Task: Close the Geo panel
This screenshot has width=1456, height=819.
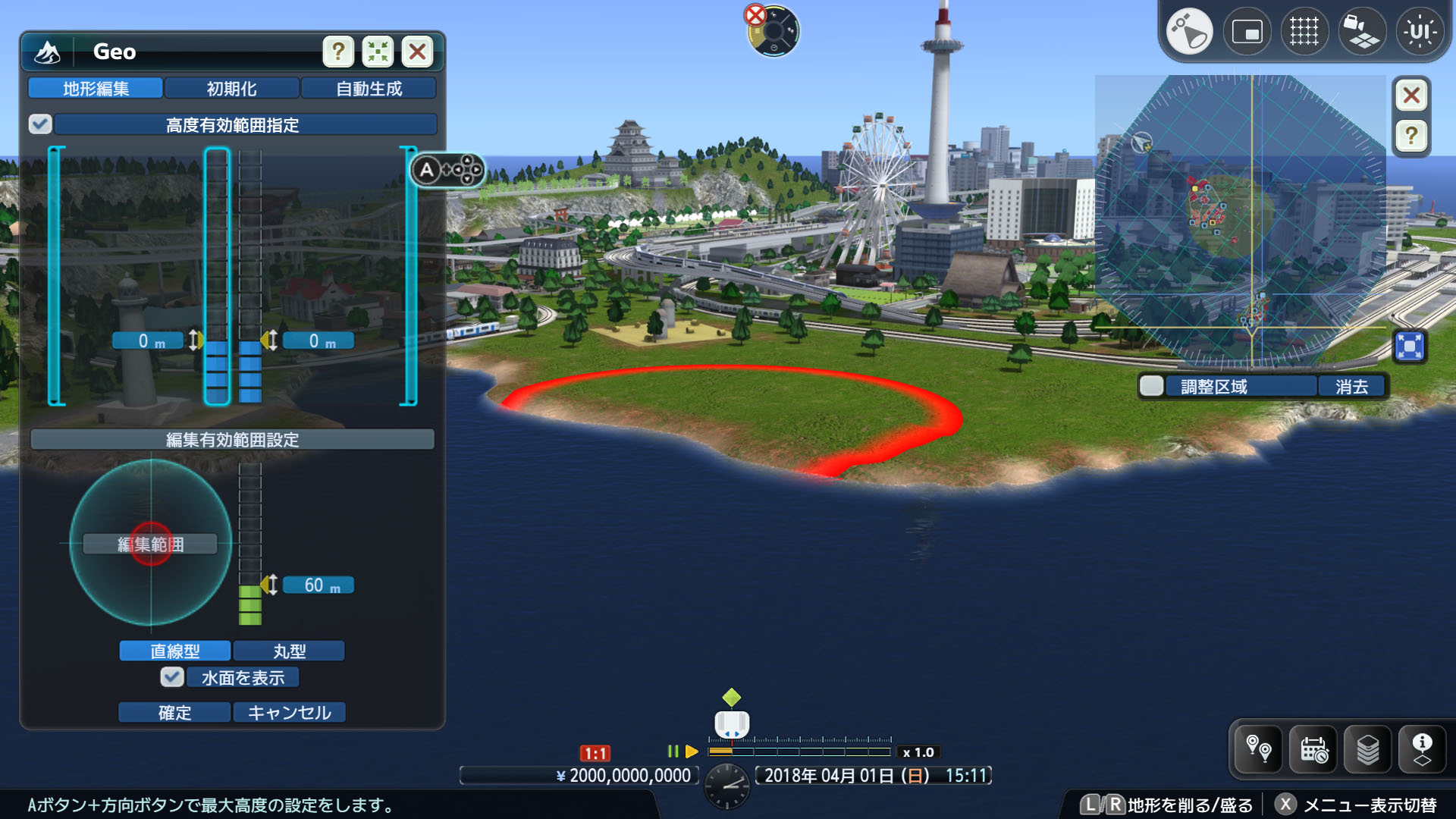Action: point(417,52)
